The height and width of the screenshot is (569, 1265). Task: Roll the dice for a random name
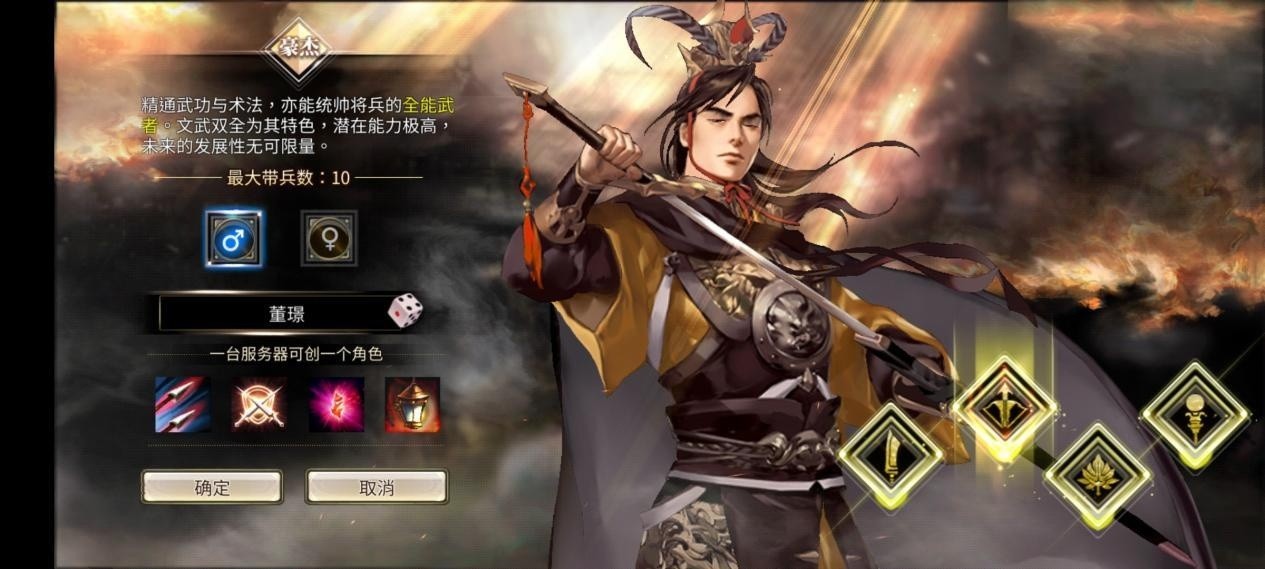tap(405, 311)
